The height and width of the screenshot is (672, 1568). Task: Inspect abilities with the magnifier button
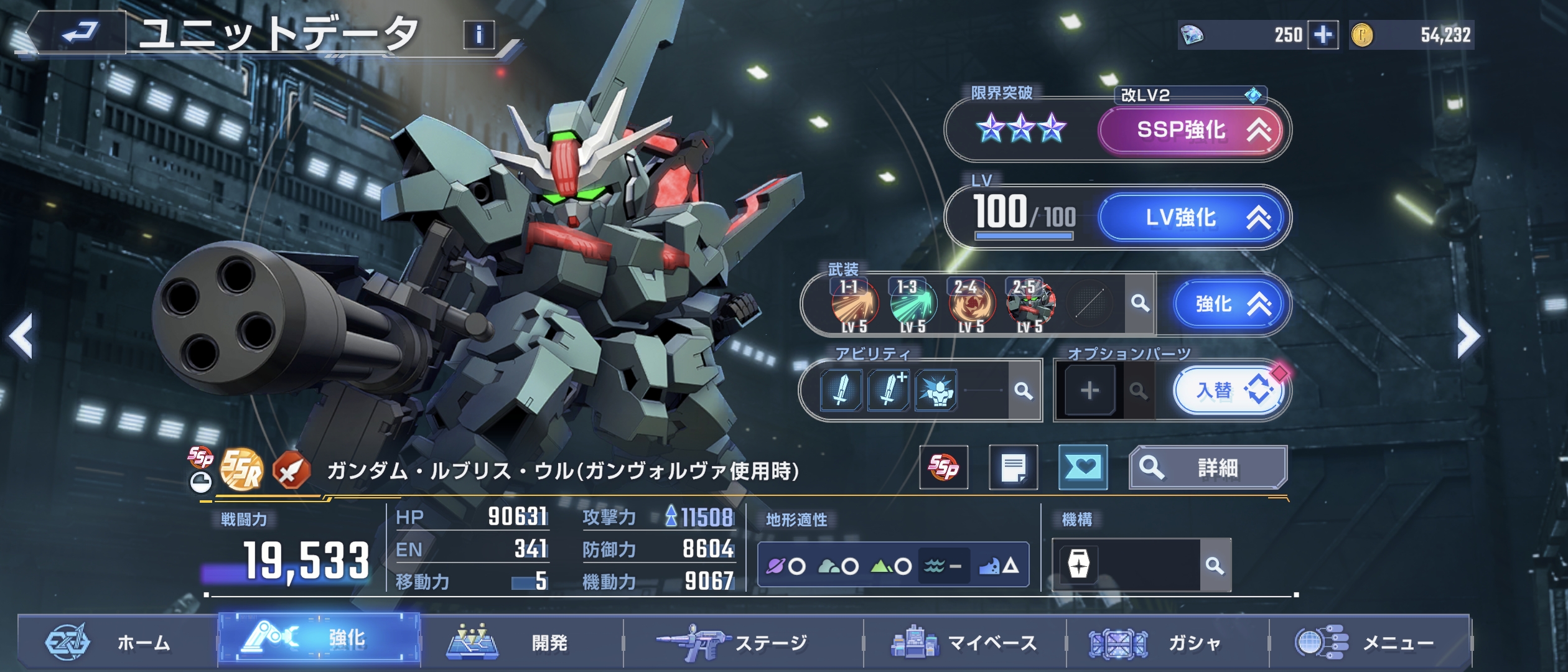click(1024, 391)
